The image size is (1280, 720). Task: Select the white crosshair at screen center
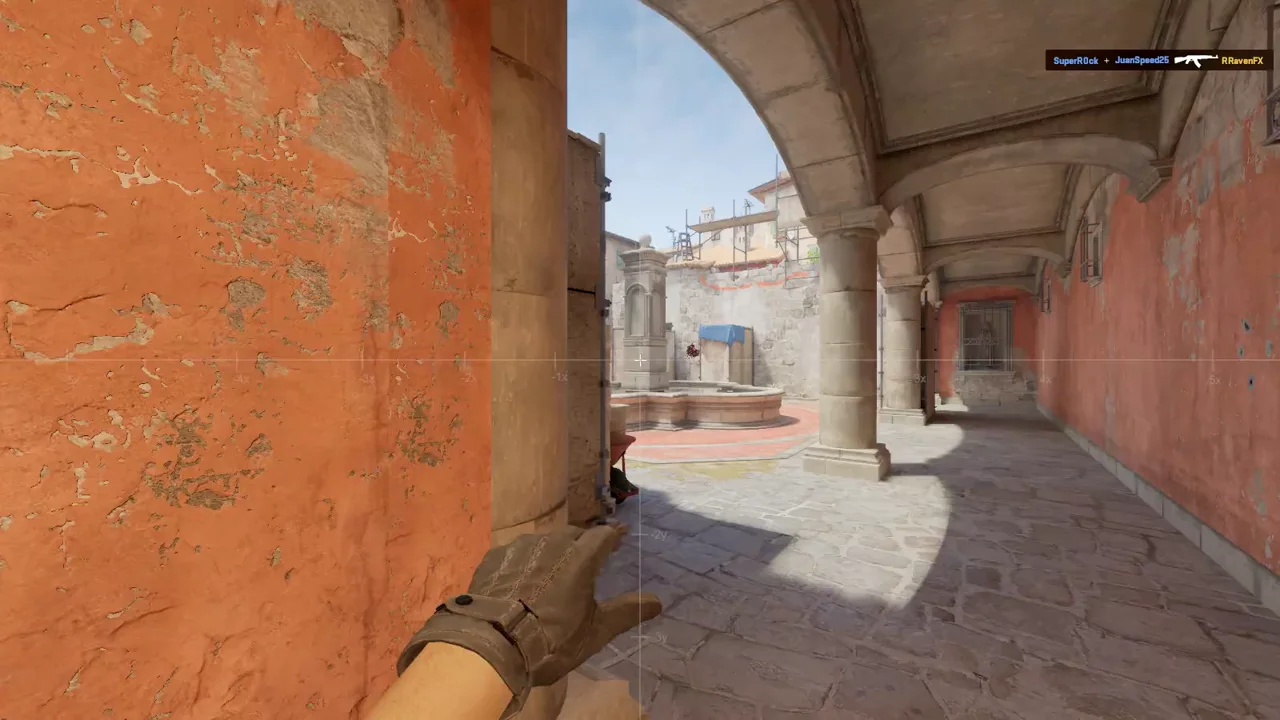[640, 360]
